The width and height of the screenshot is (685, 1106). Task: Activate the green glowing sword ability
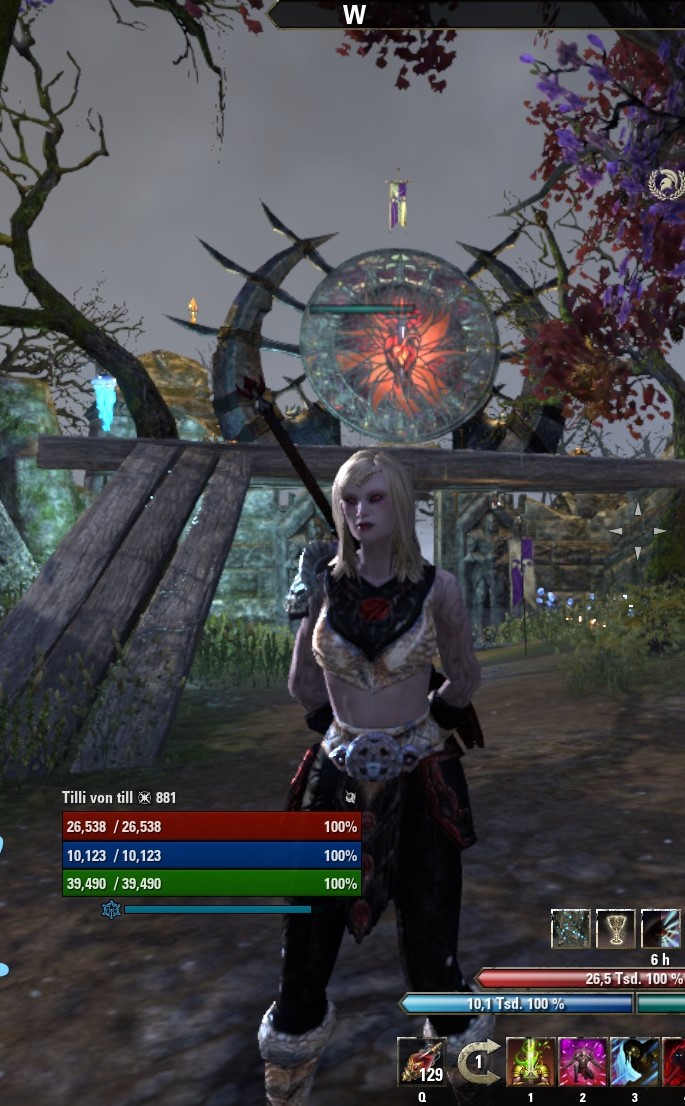click(x=531, y=1061)
